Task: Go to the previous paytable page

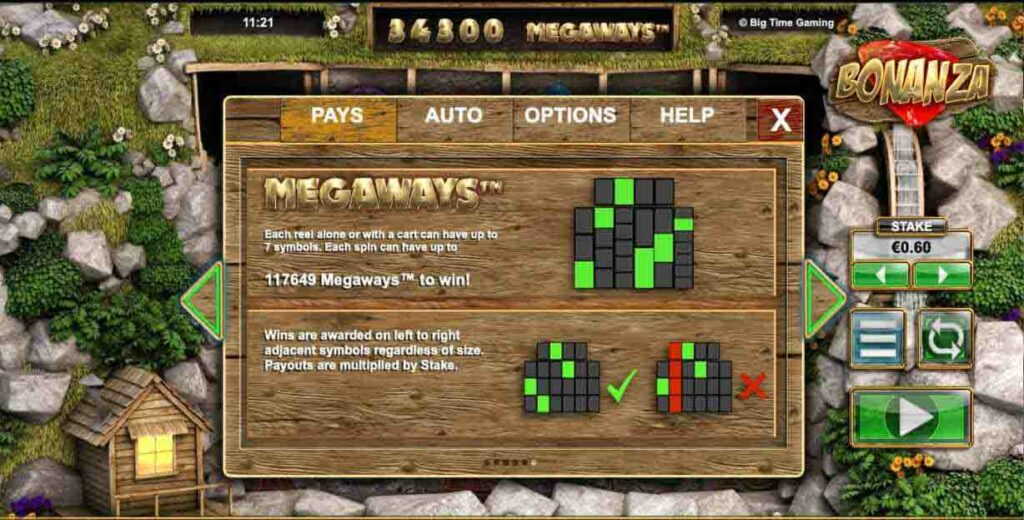Action: pos(203,298)
